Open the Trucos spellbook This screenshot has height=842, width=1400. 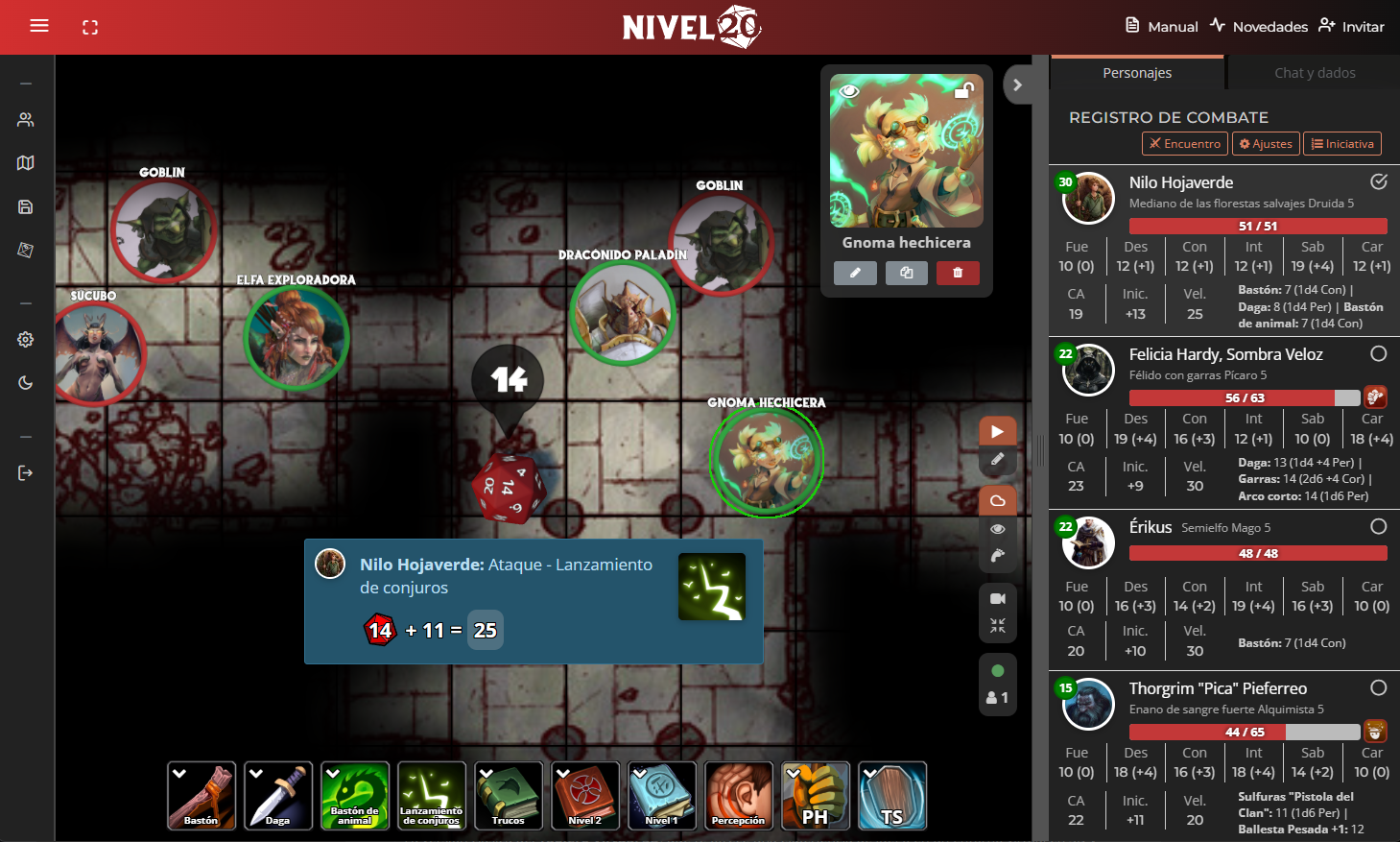[509, 795]
